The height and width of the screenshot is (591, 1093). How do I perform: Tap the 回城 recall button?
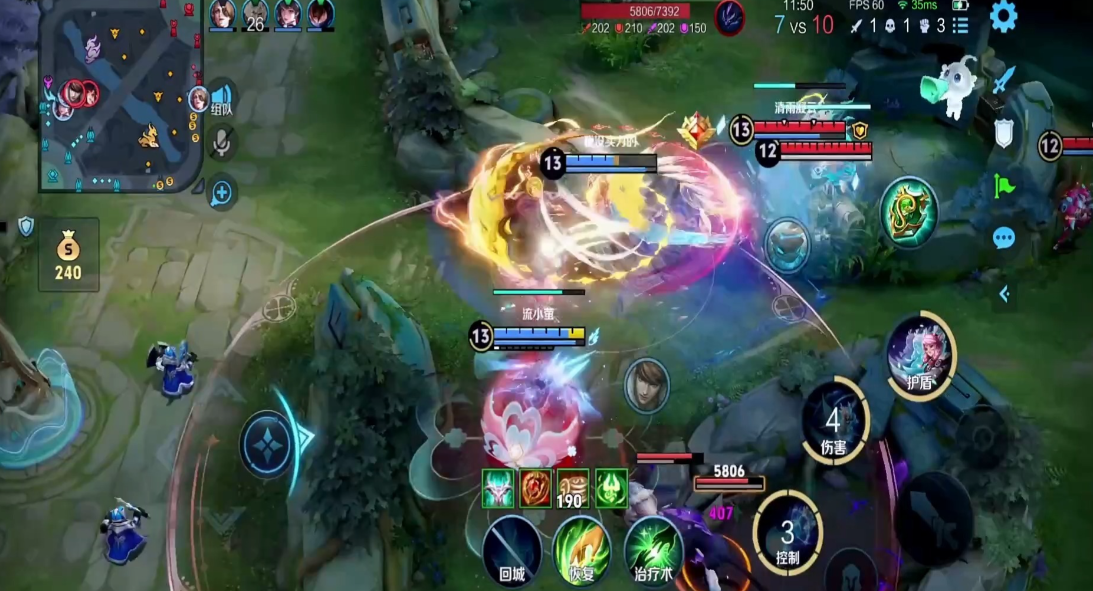512,549
